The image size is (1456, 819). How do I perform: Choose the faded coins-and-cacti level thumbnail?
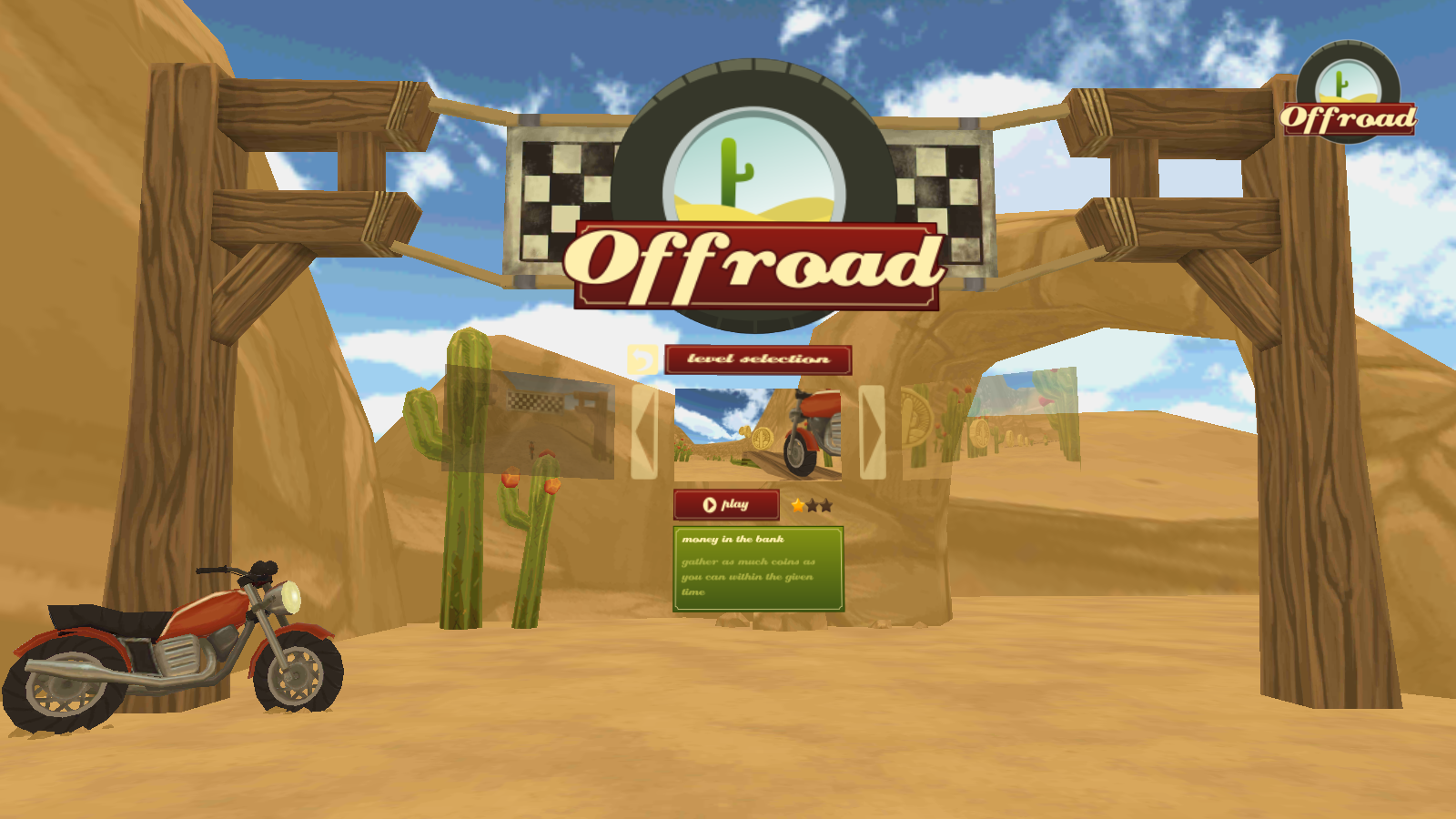pyautogui.click(x=989, y=422)
